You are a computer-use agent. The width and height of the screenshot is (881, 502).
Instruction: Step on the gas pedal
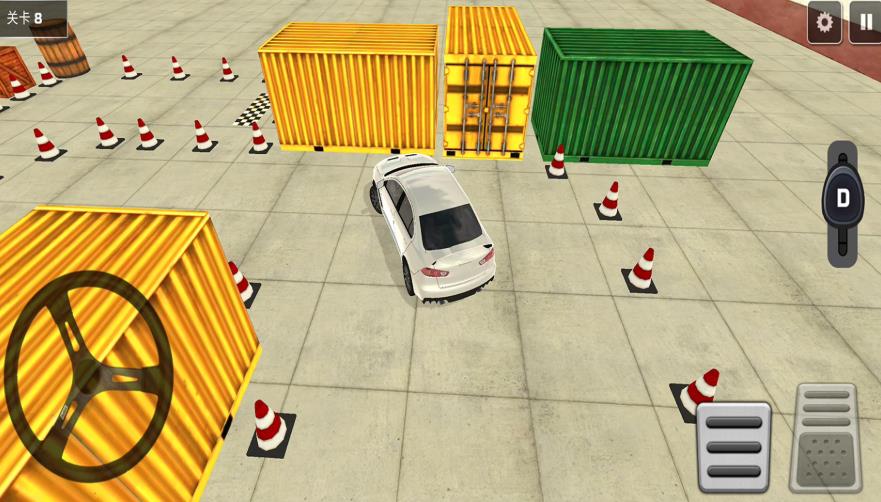826,437
